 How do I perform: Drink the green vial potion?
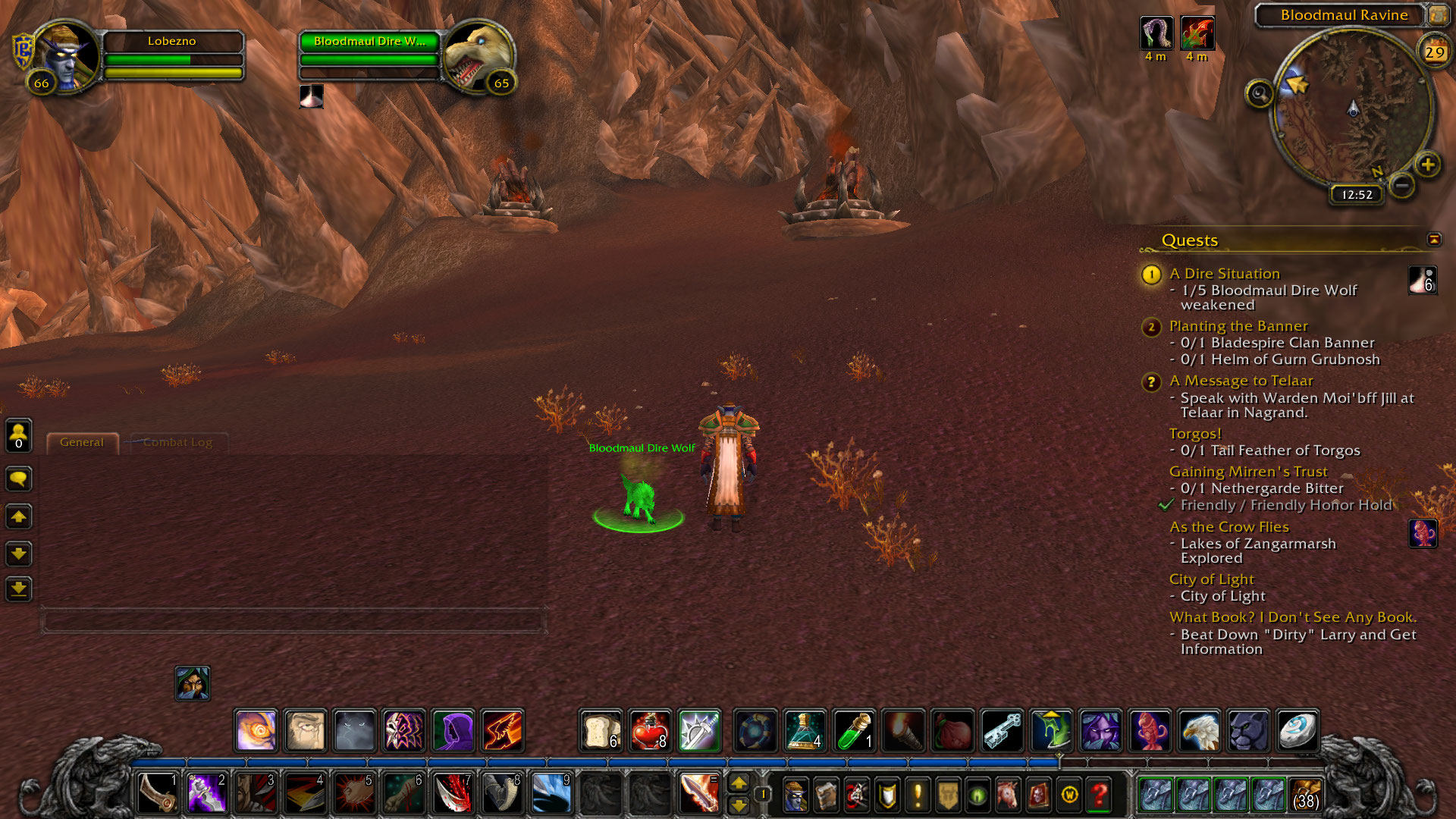point(854,730)
